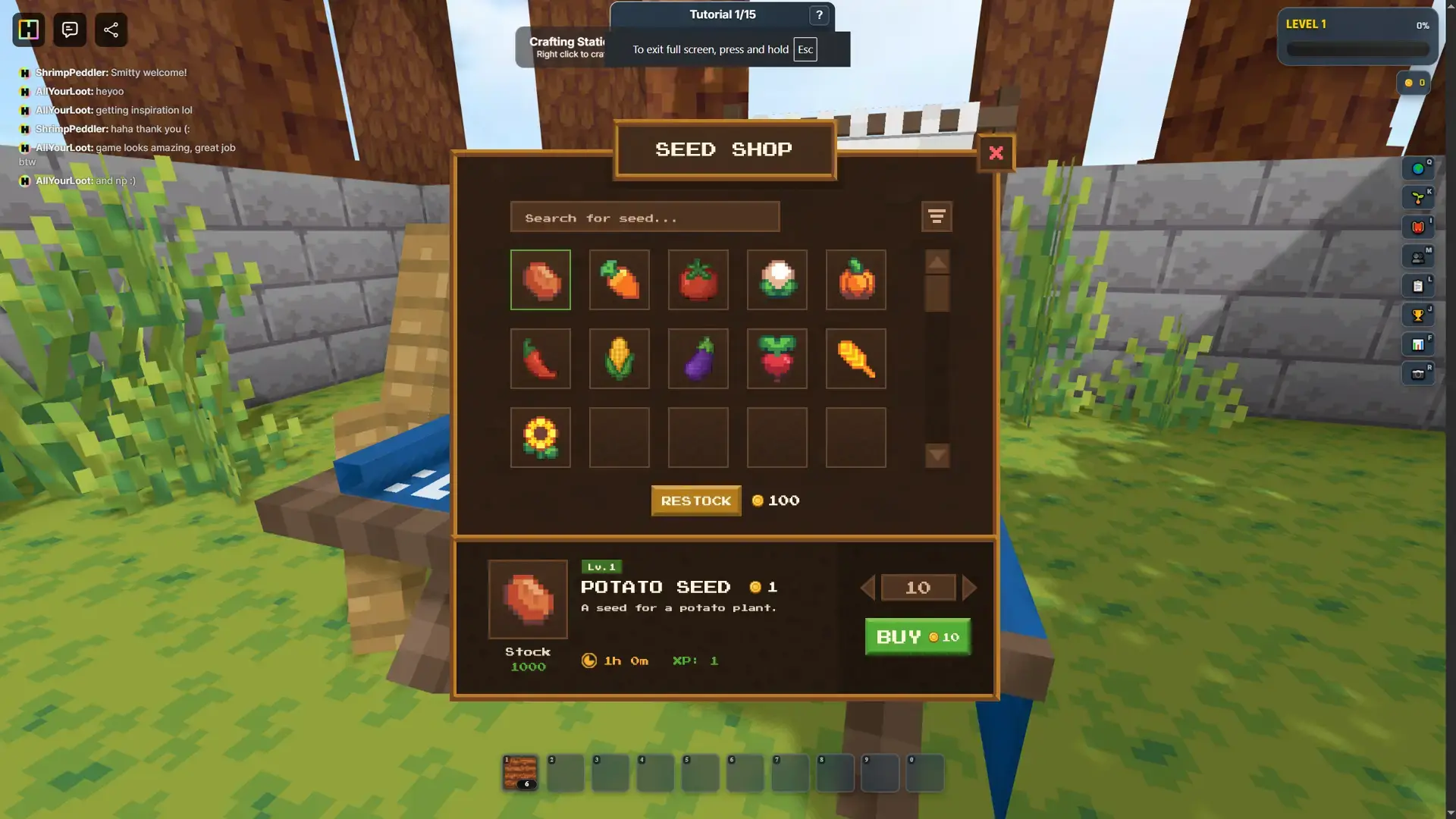This screenshot has height=819, width=1456.
Task: Select the corn seed in the grid
Action: tap(619, 359)
